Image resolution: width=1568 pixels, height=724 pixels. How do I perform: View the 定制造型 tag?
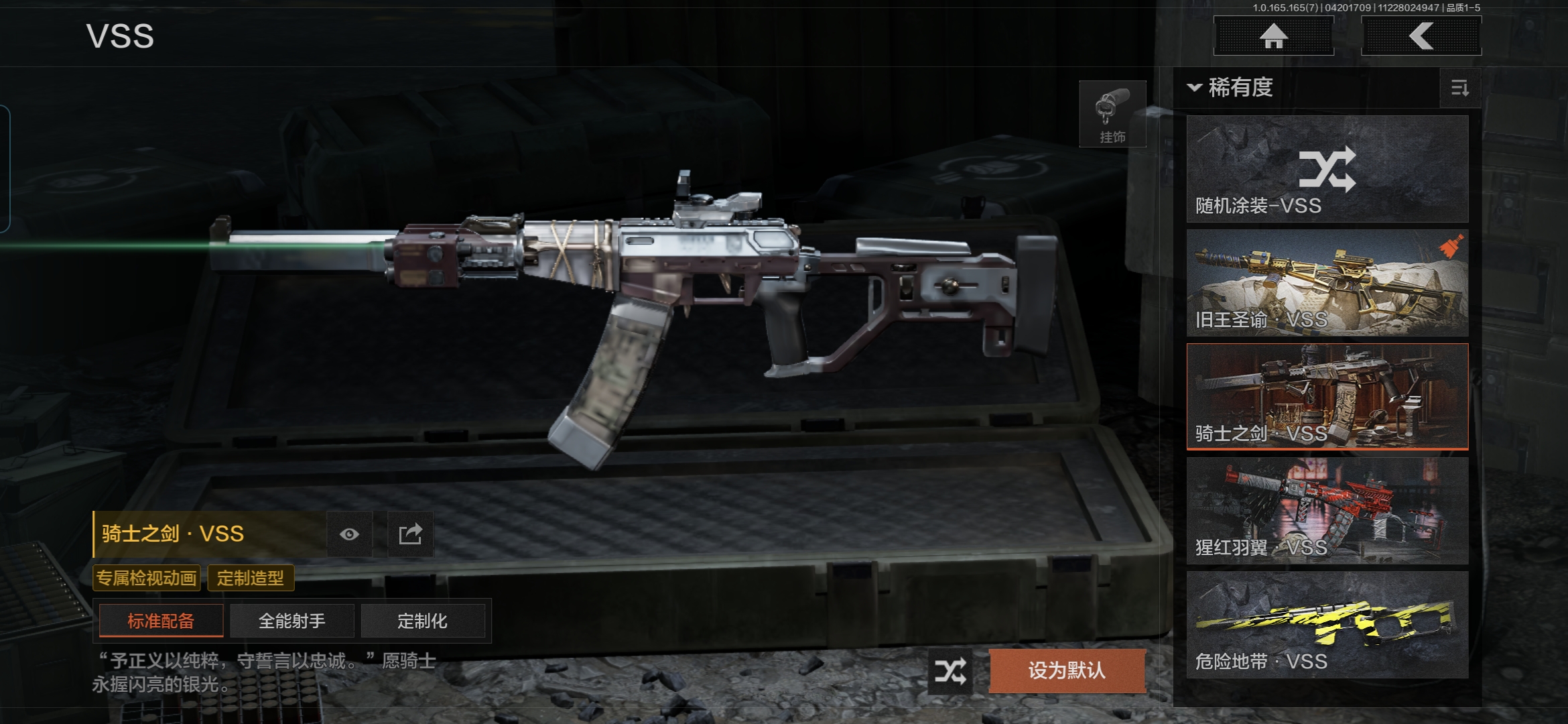(251, 578)
